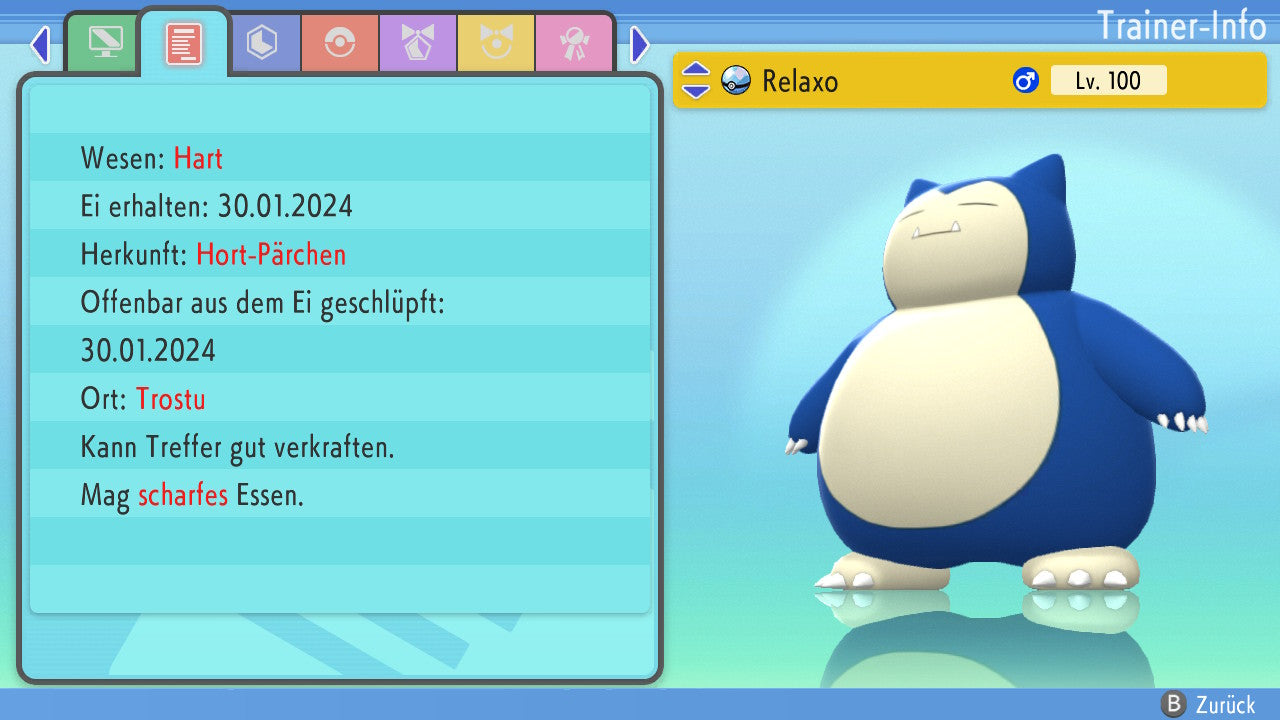Switch to the green monitor summary tab
The height and width of the screenshot is (720, 1280).
click(105, 44)
